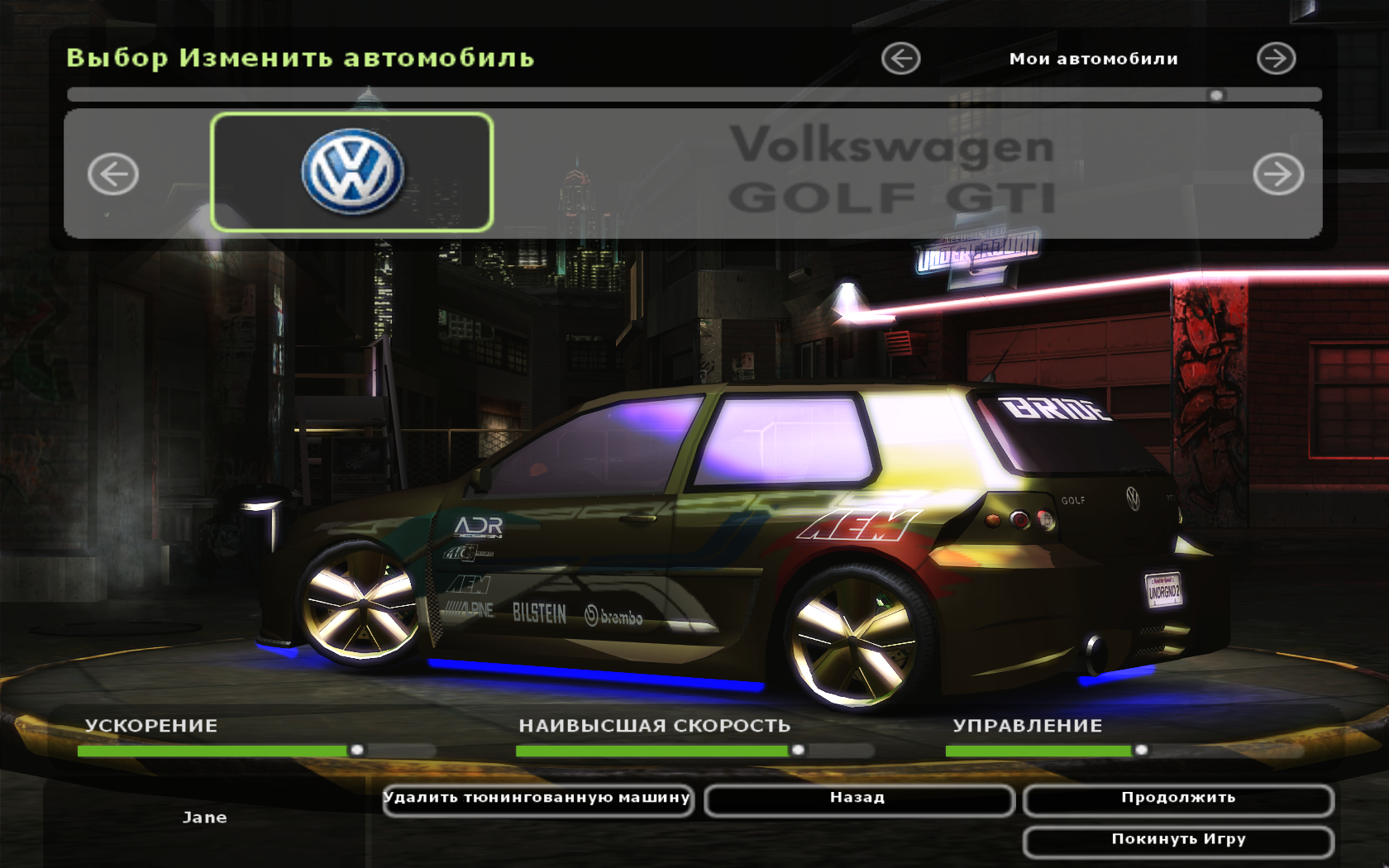Go back with the Назад button
This screenshot has height=868, width=1389.
pos(858,799)
